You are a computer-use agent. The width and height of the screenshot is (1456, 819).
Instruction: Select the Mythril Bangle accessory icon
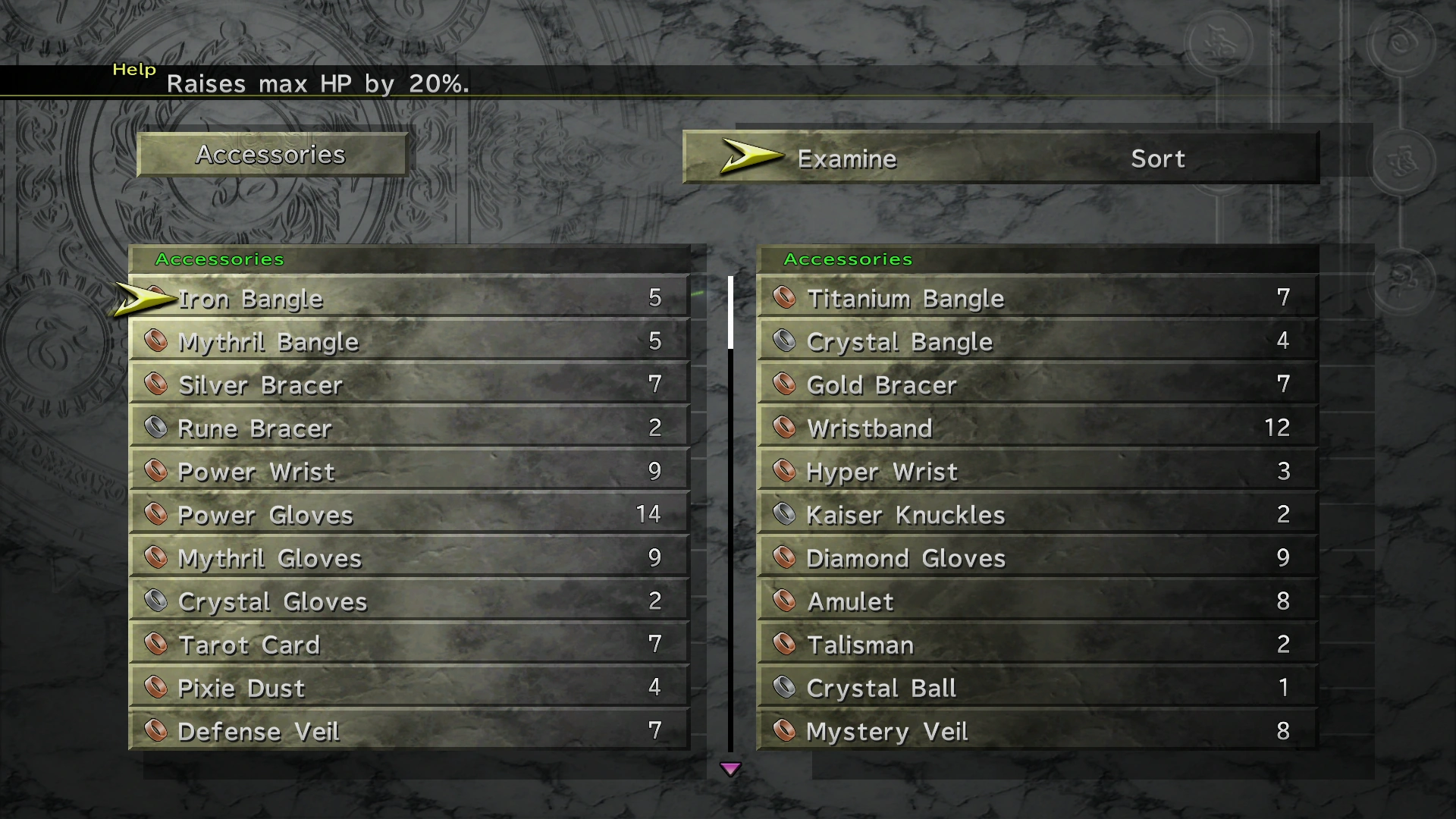pyautogui.click(x=157, y=341)
